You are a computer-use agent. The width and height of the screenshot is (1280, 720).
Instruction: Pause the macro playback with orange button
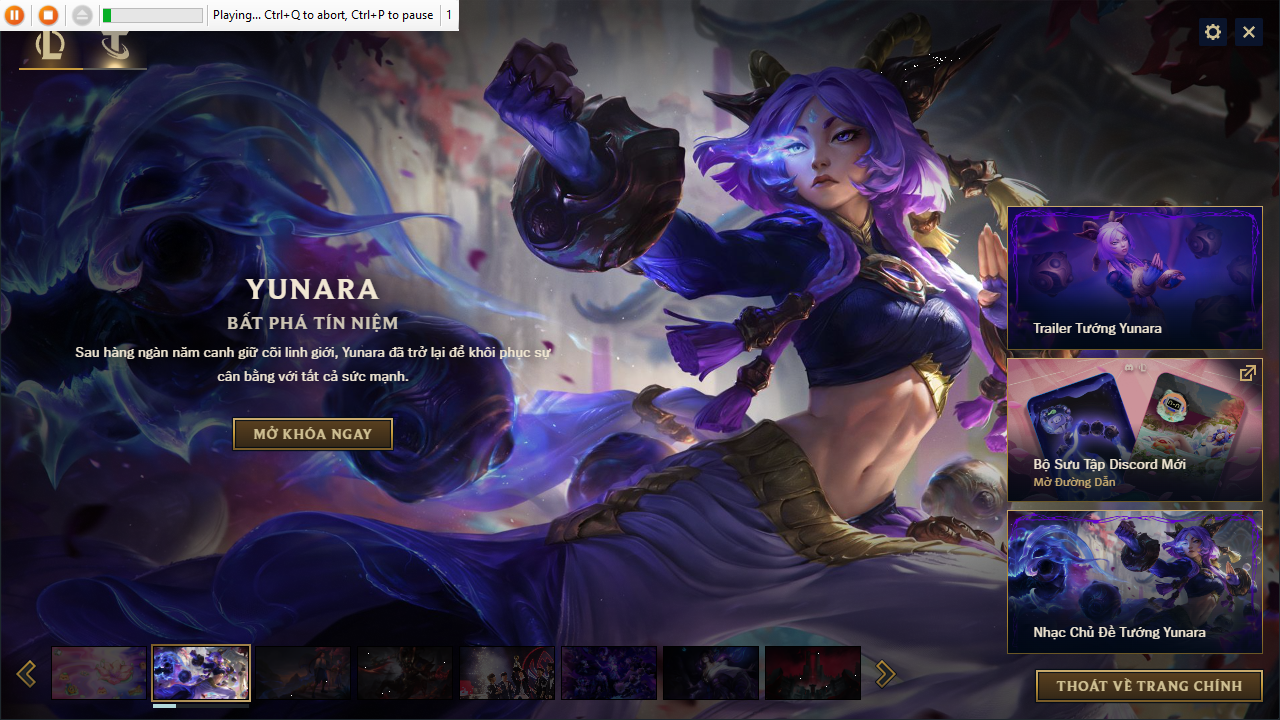(15, 15)
